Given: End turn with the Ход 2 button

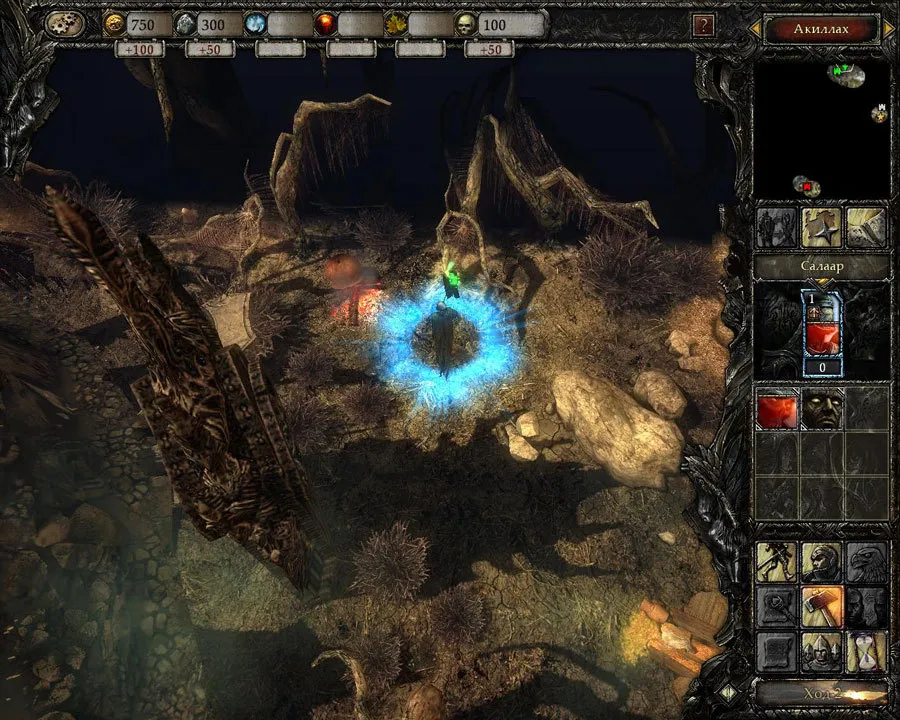Looking at the screenshot, I should click(x=821, y=693).
